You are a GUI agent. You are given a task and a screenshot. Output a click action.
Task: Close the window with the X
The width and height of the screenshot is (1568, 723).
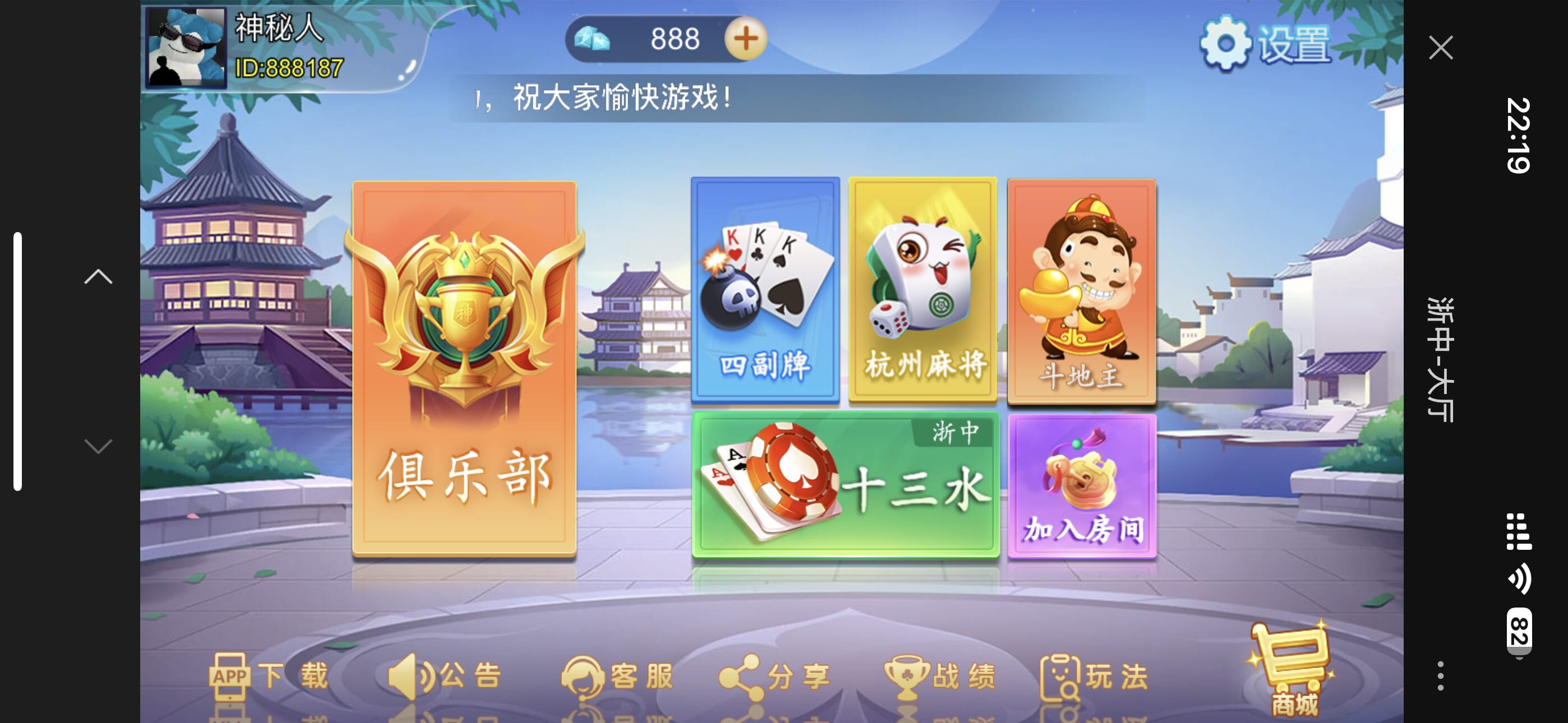click(1440, 48)
